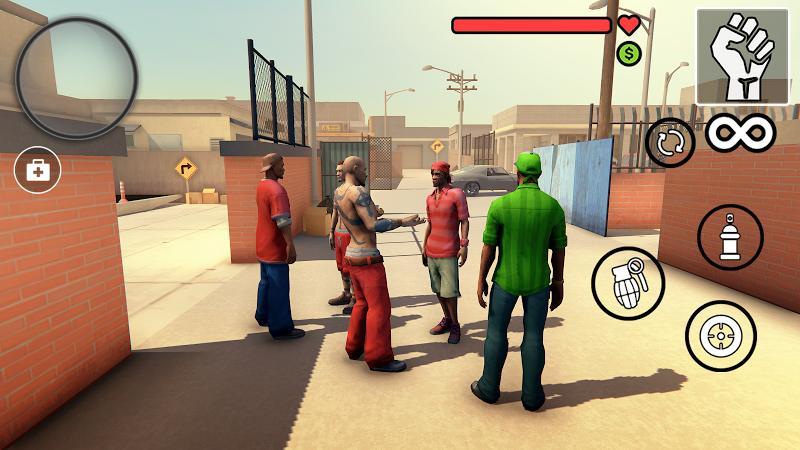
Task: Open the circular minimap
Action: tap(77, 78)
